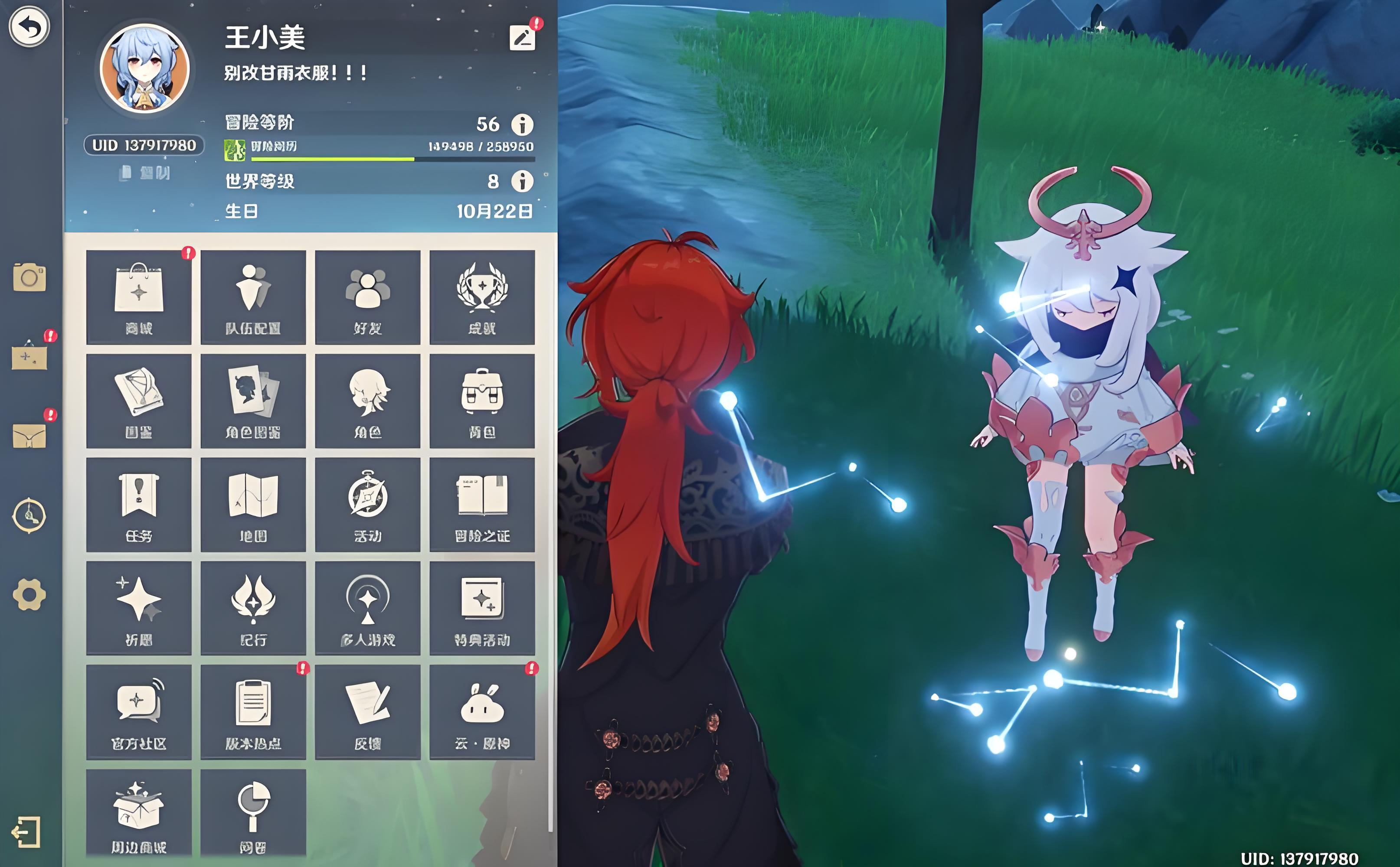The width and height of the screenshot is (1400, 867).
Task: View 成就 achievements
Action: click(482, 297)
